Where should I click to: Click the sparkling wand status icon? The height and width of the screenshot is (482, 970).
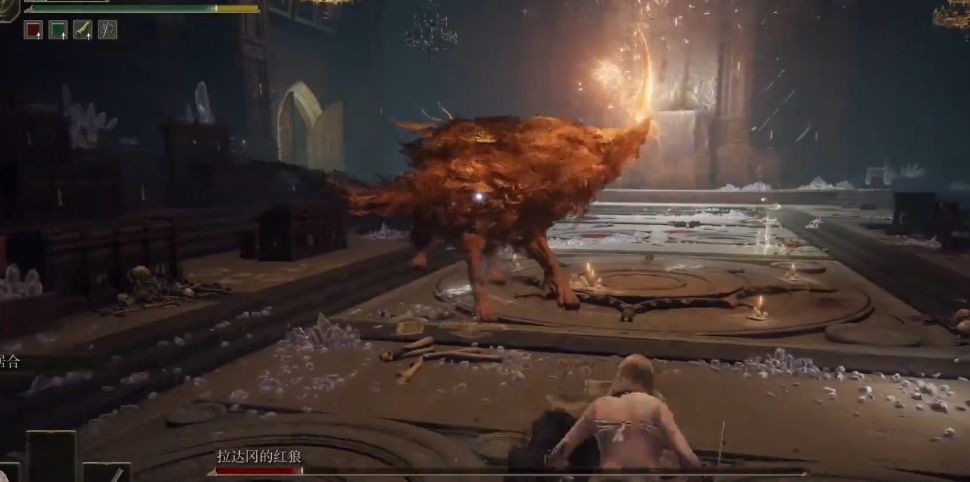point(107,30)
